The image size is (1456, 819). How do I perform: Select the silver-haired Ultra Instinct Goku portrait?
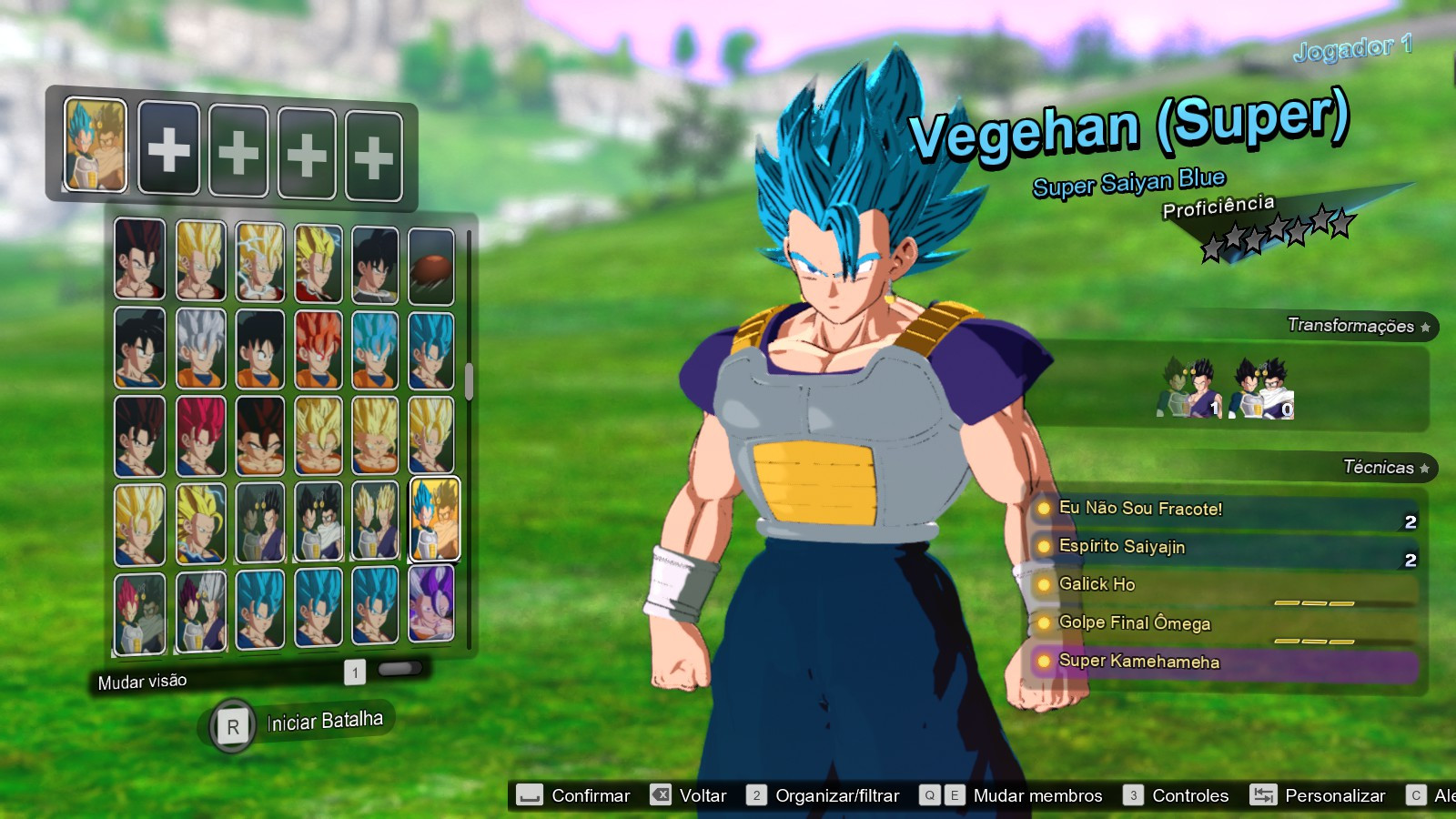tap(200, 349)
